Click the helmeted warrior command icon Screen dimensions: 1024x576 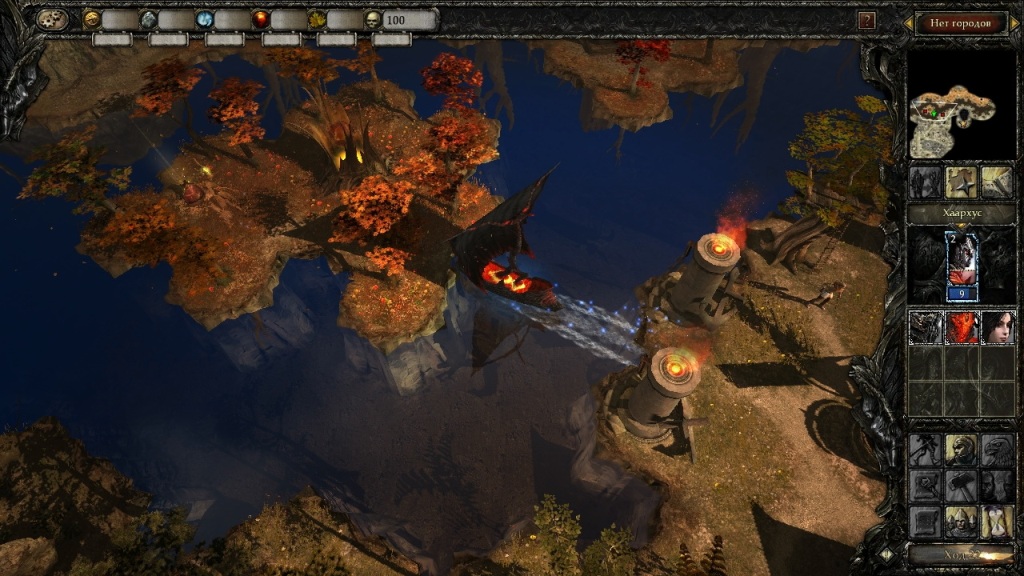tap(961, 449)
